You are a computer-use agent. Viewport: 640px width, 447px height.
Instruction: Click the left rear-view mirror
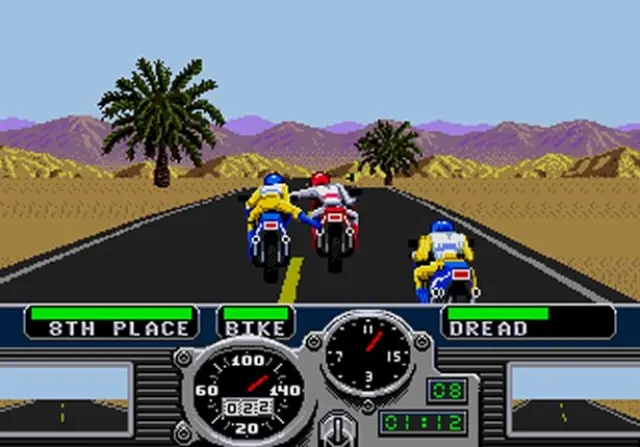[x=65, y=395]
